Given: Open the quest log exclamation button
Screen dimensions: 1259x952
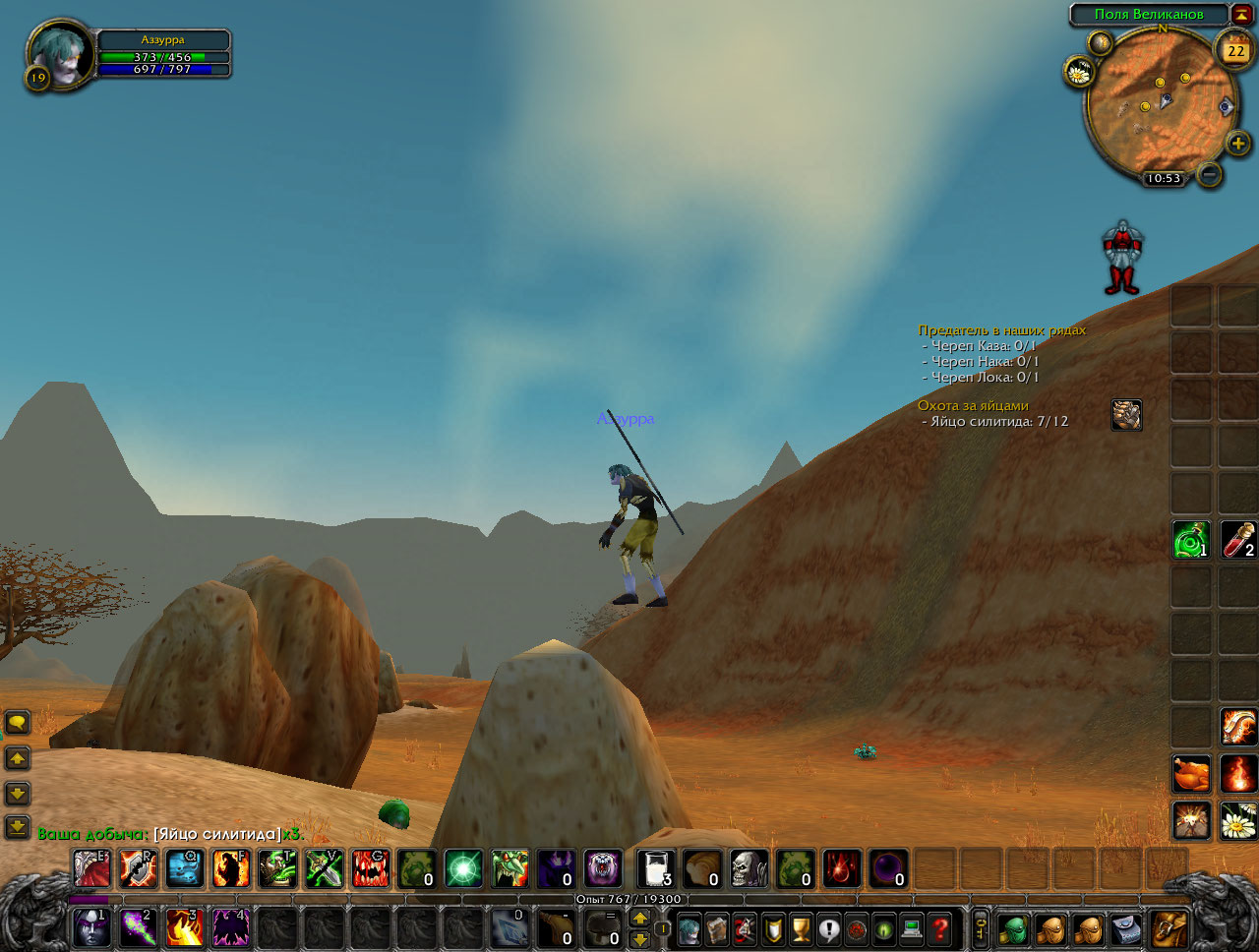Looking at the screenshot, I should [828, 927].
